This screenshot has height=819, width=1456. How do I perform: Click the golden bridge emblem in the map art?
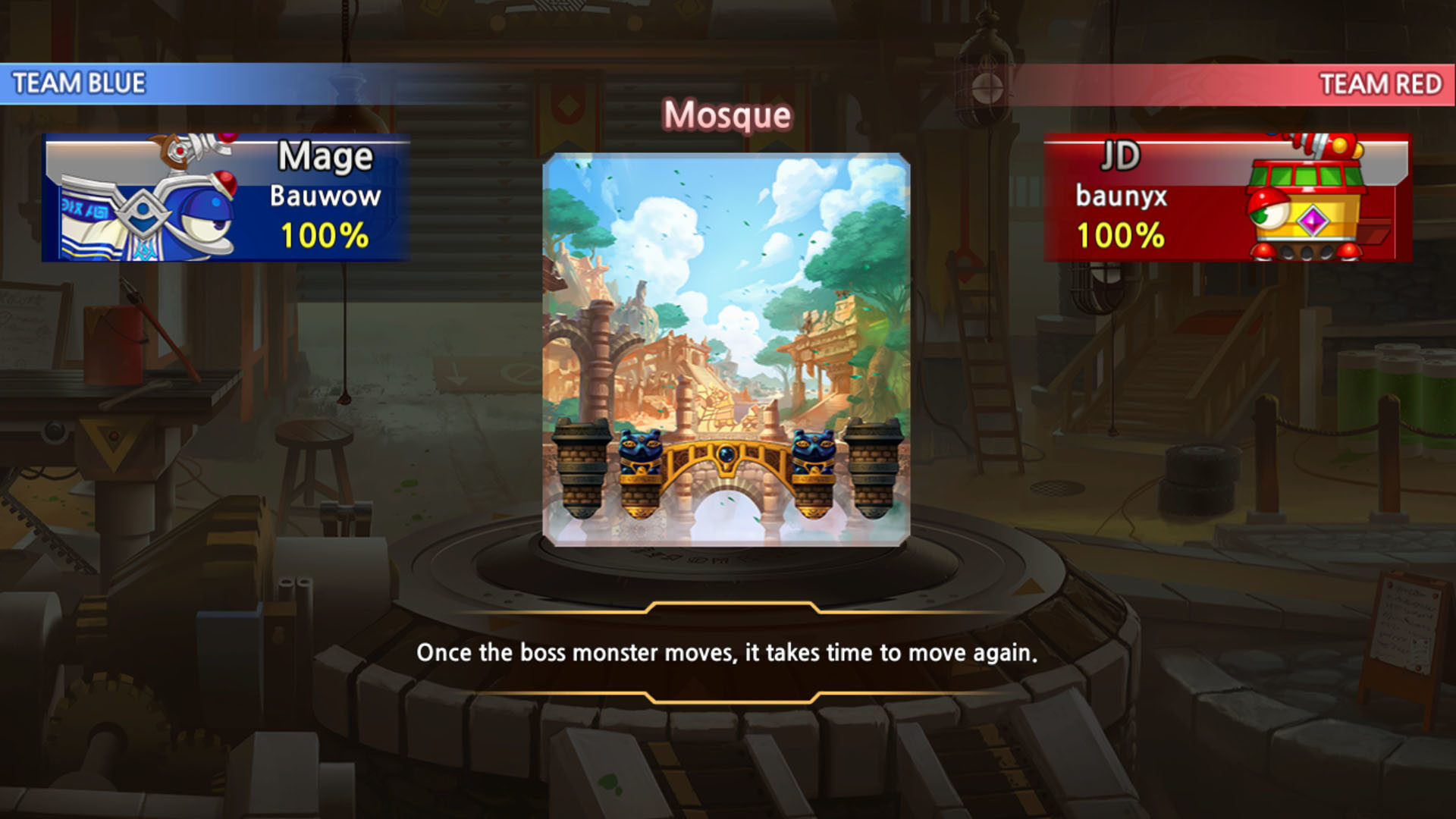[x=726, y=455]
